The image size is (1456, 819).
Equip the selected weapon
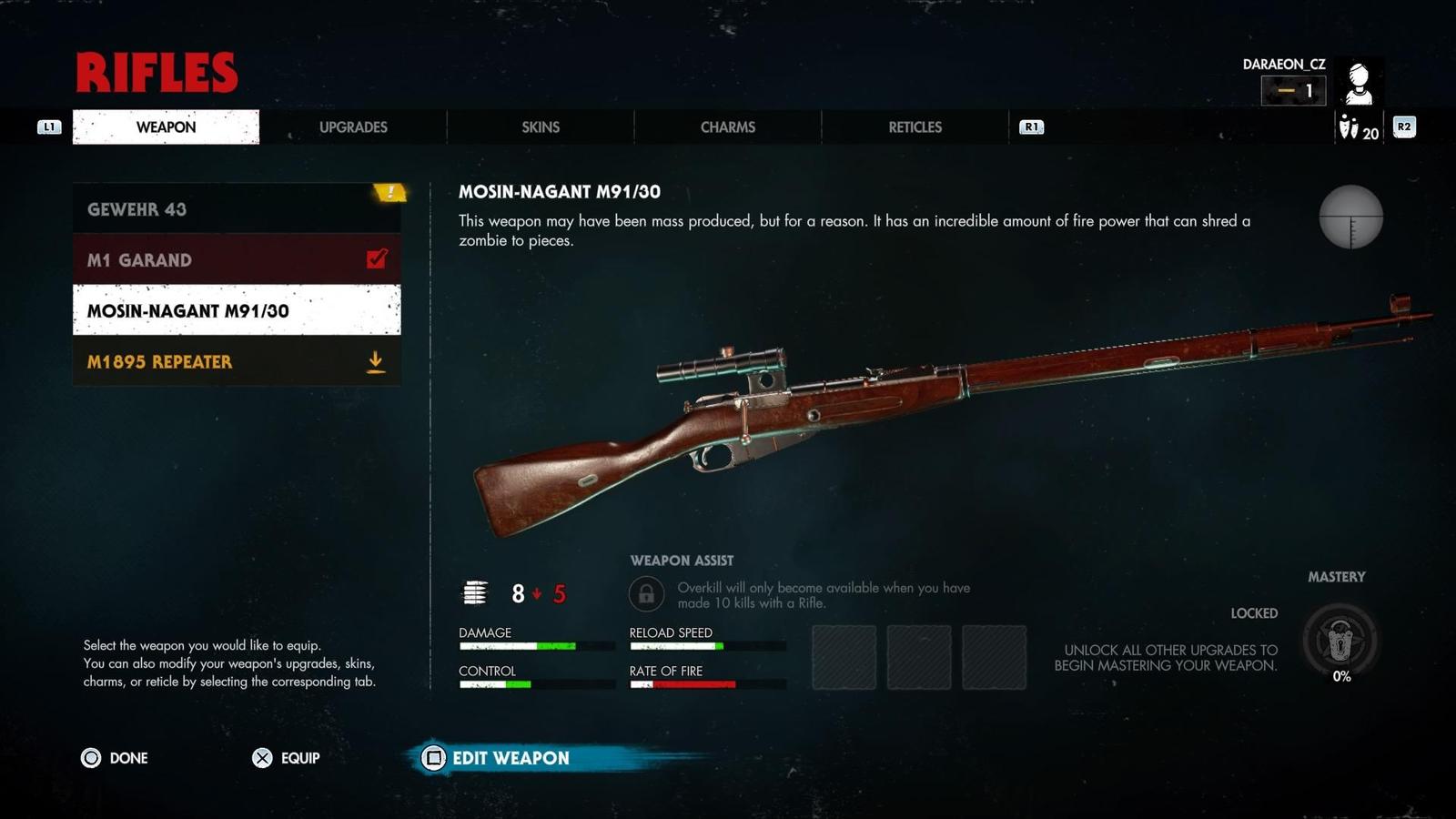[286, 758]
